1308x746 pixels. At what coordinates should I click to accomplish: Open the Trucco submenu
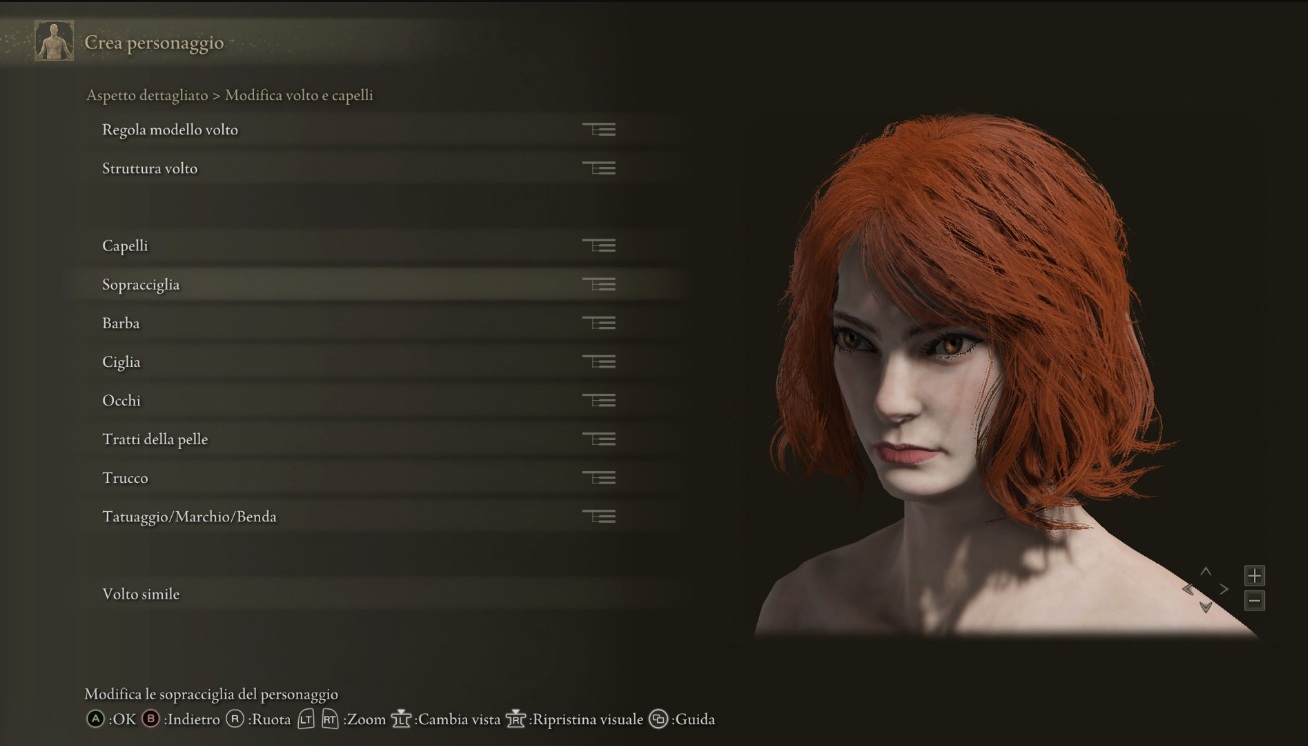pos(125,478)
